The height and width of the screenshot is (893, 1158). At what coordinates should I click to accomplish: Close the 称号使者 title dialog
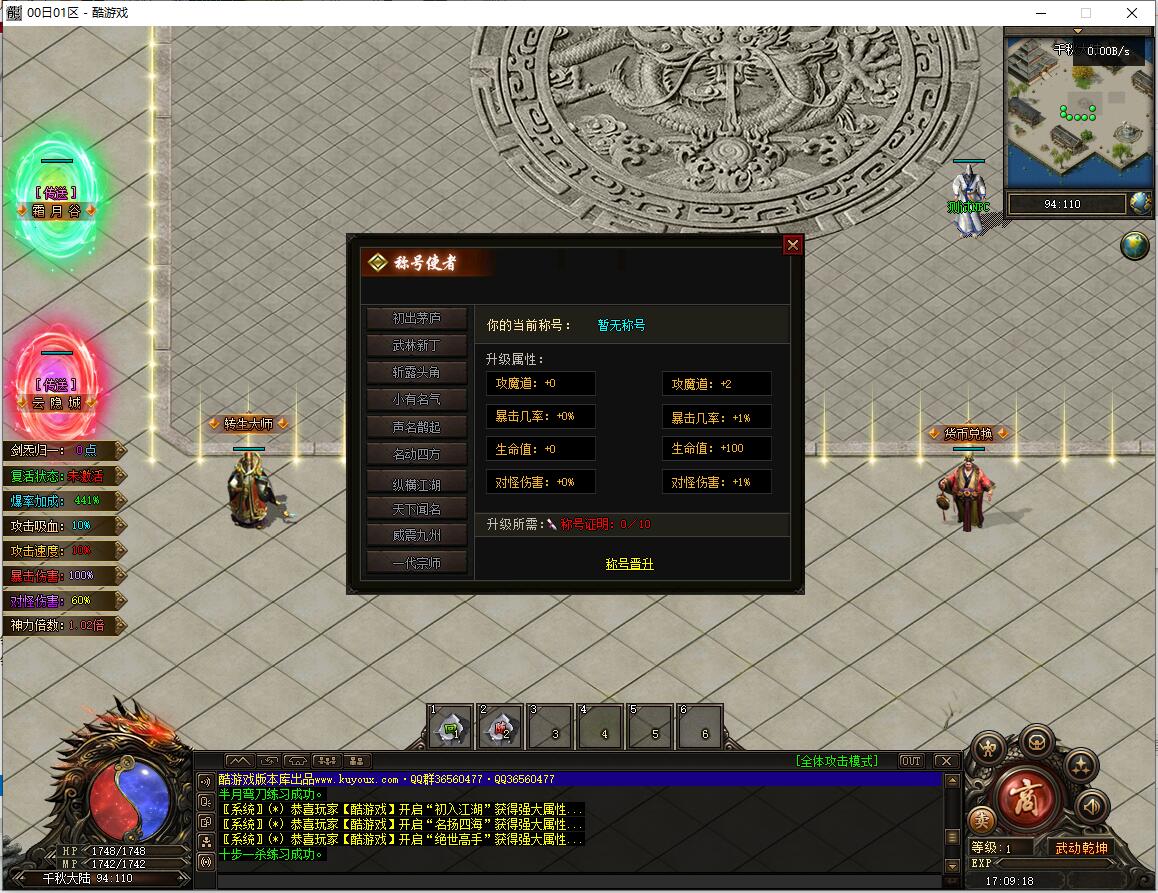pyautogui.click(x=792, y=245)
